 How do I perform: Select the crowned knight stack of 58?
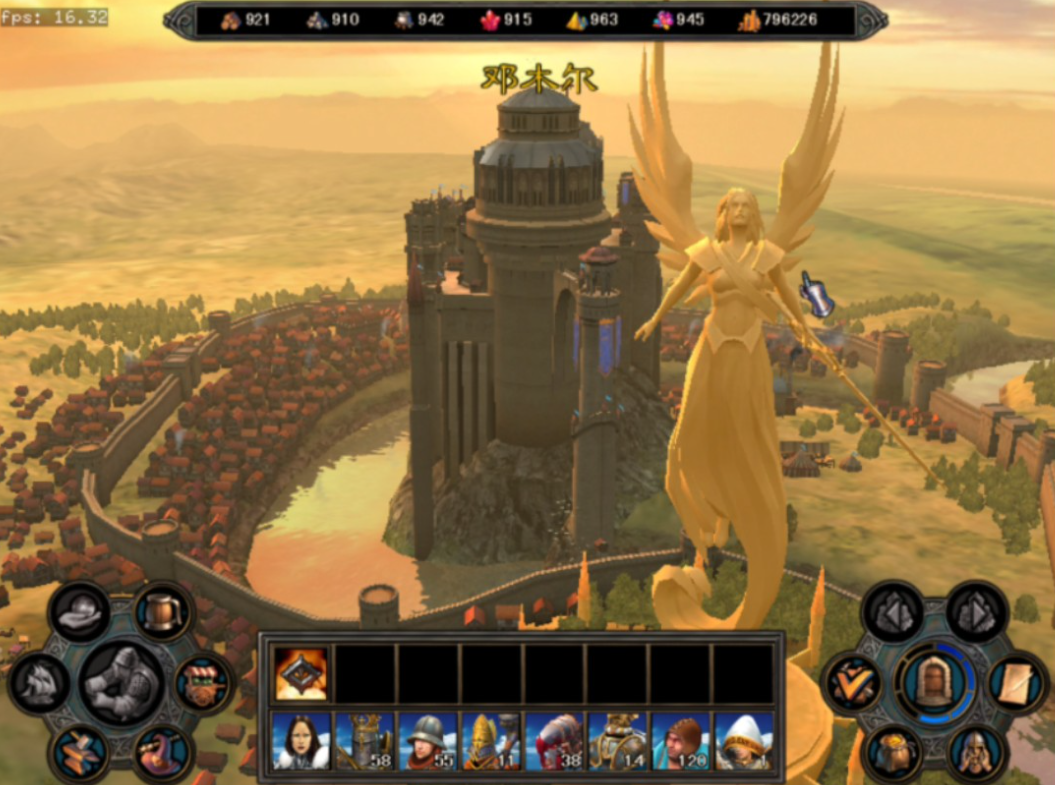(x=364, y=741)
